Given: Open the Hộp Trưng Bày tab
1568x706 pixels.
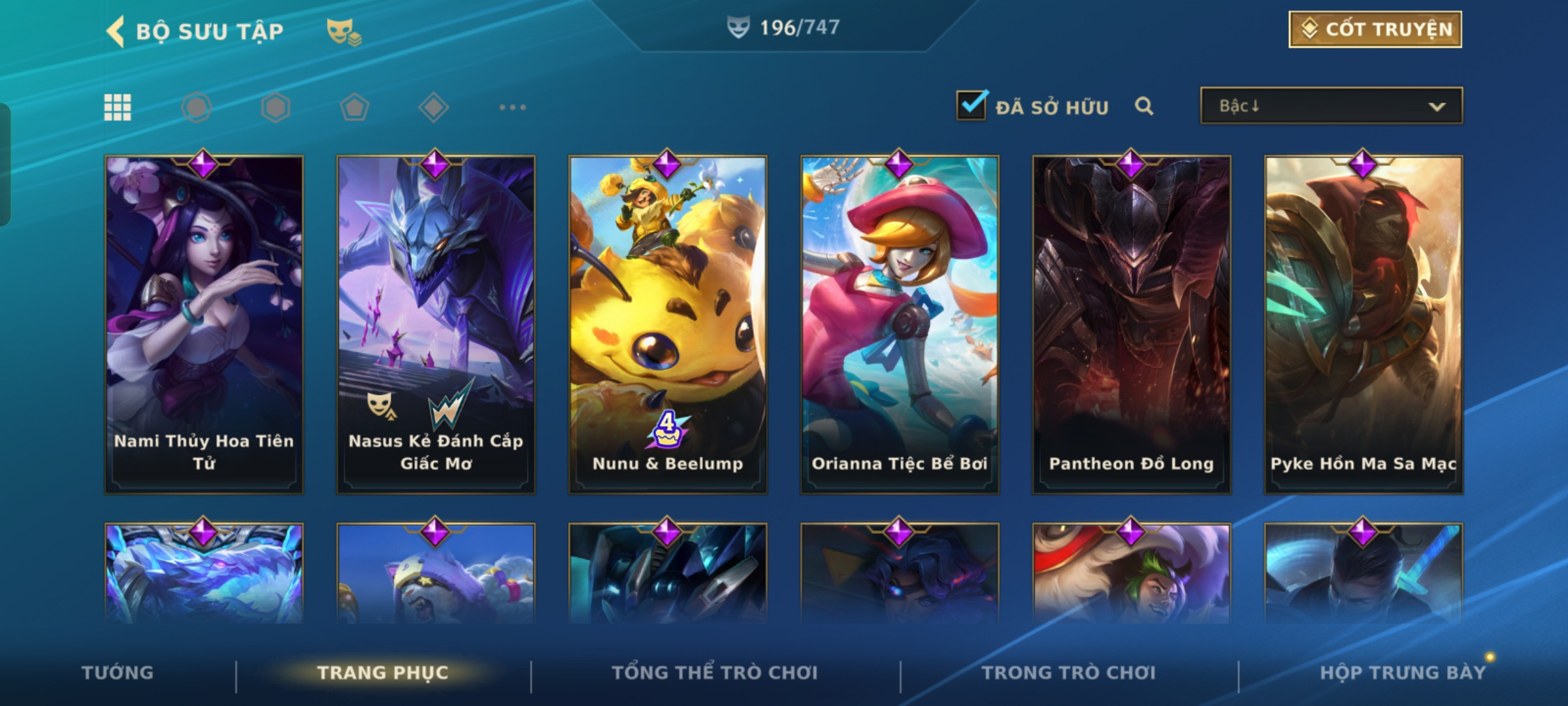Looking at the screenshot, I should click(x=1403, y=673).
